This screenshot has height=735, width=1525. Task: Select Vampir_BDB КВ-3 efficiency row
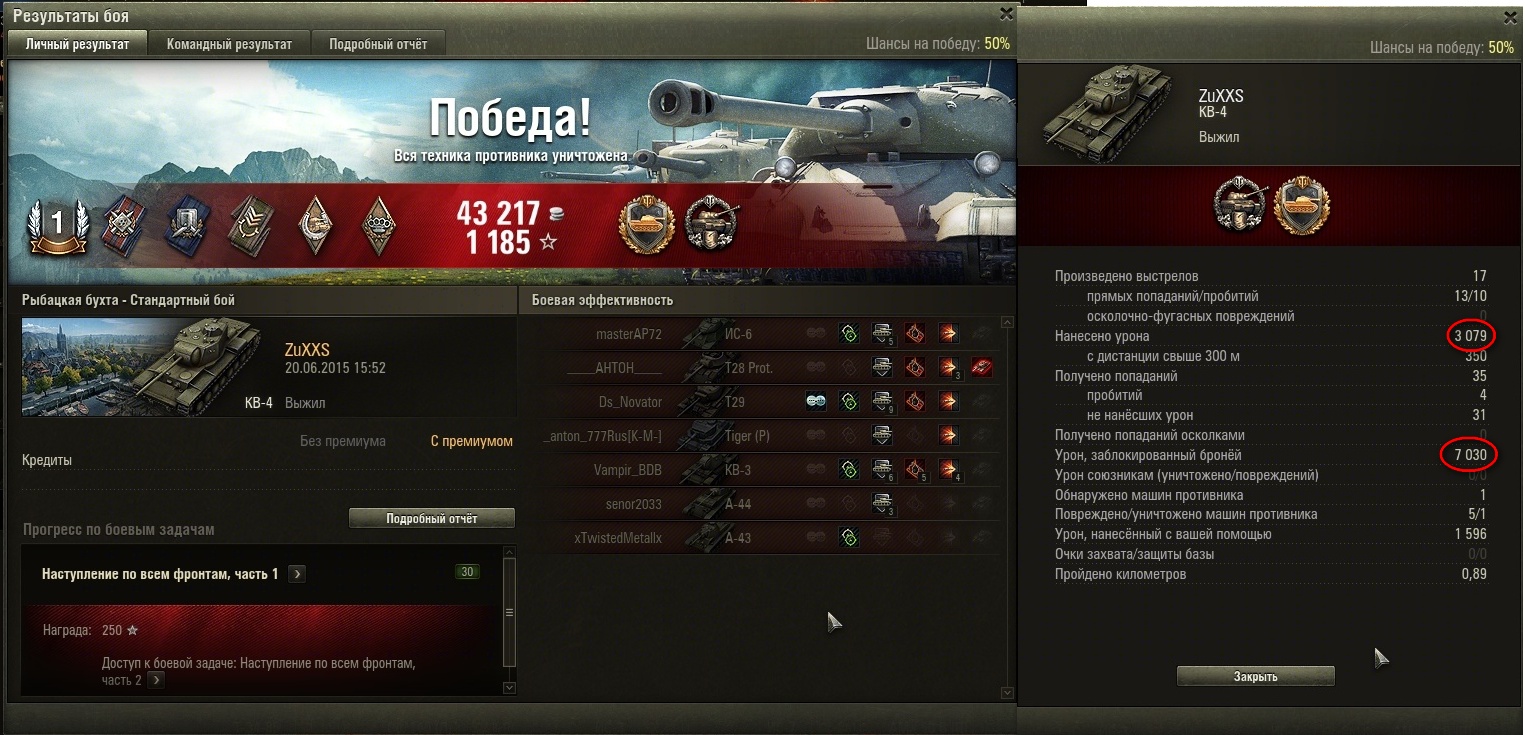click(x=760, y=470)
